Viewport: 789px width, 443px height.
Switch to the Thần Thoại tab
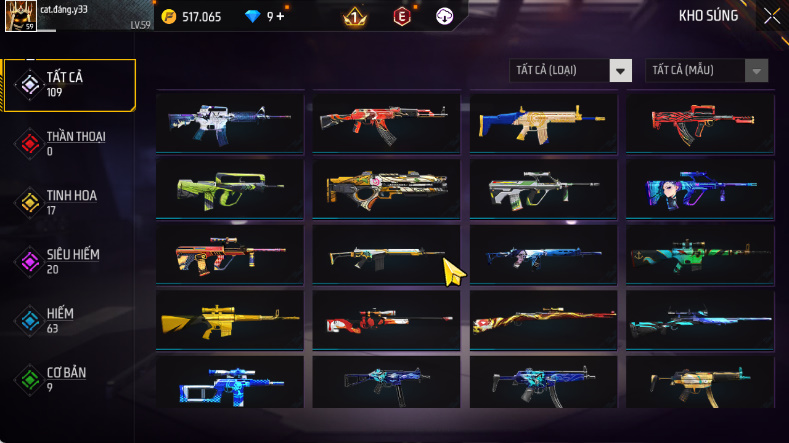(70, 143)
